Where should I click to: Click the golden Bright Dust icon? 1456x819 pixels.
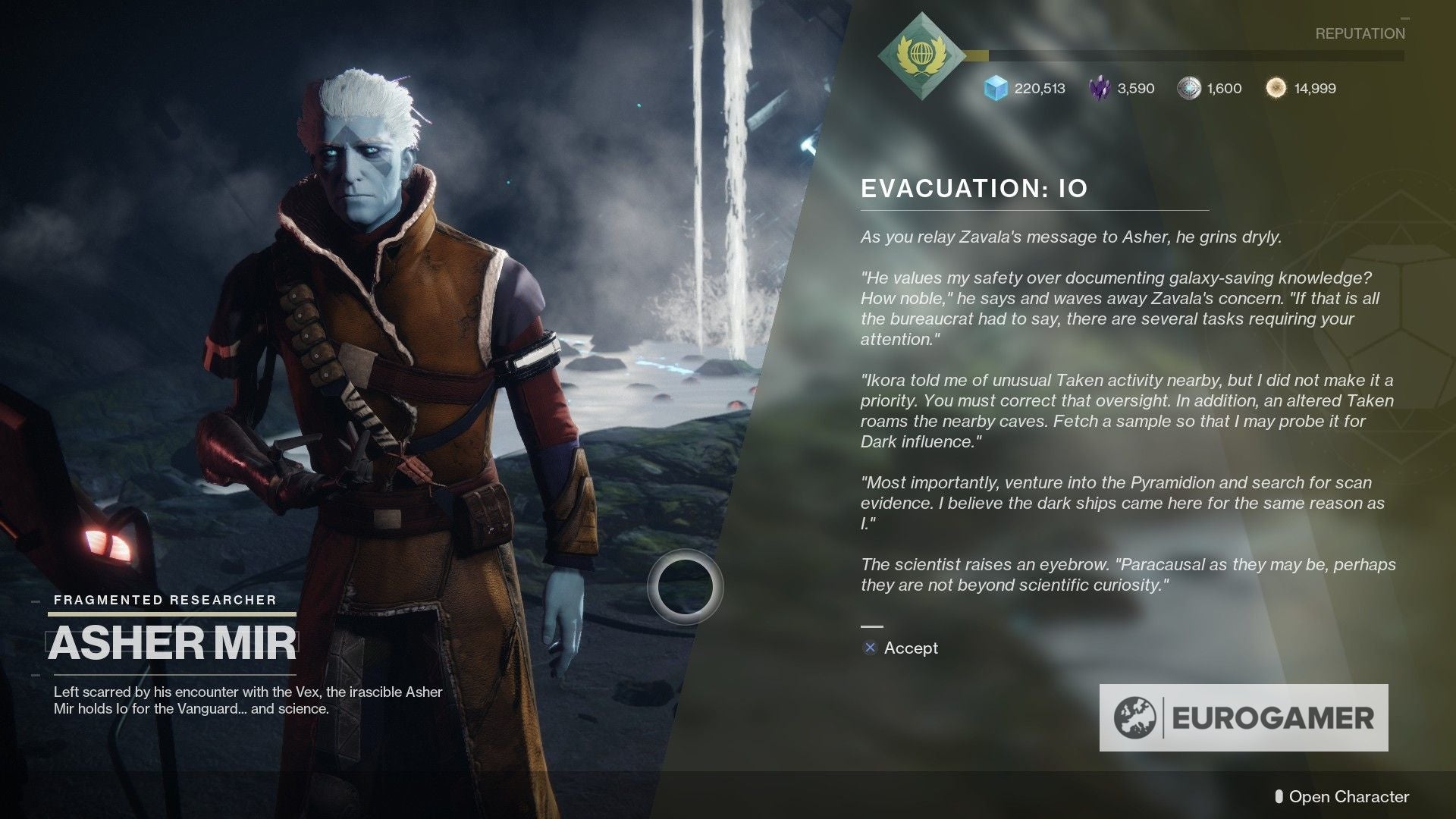1276,88
